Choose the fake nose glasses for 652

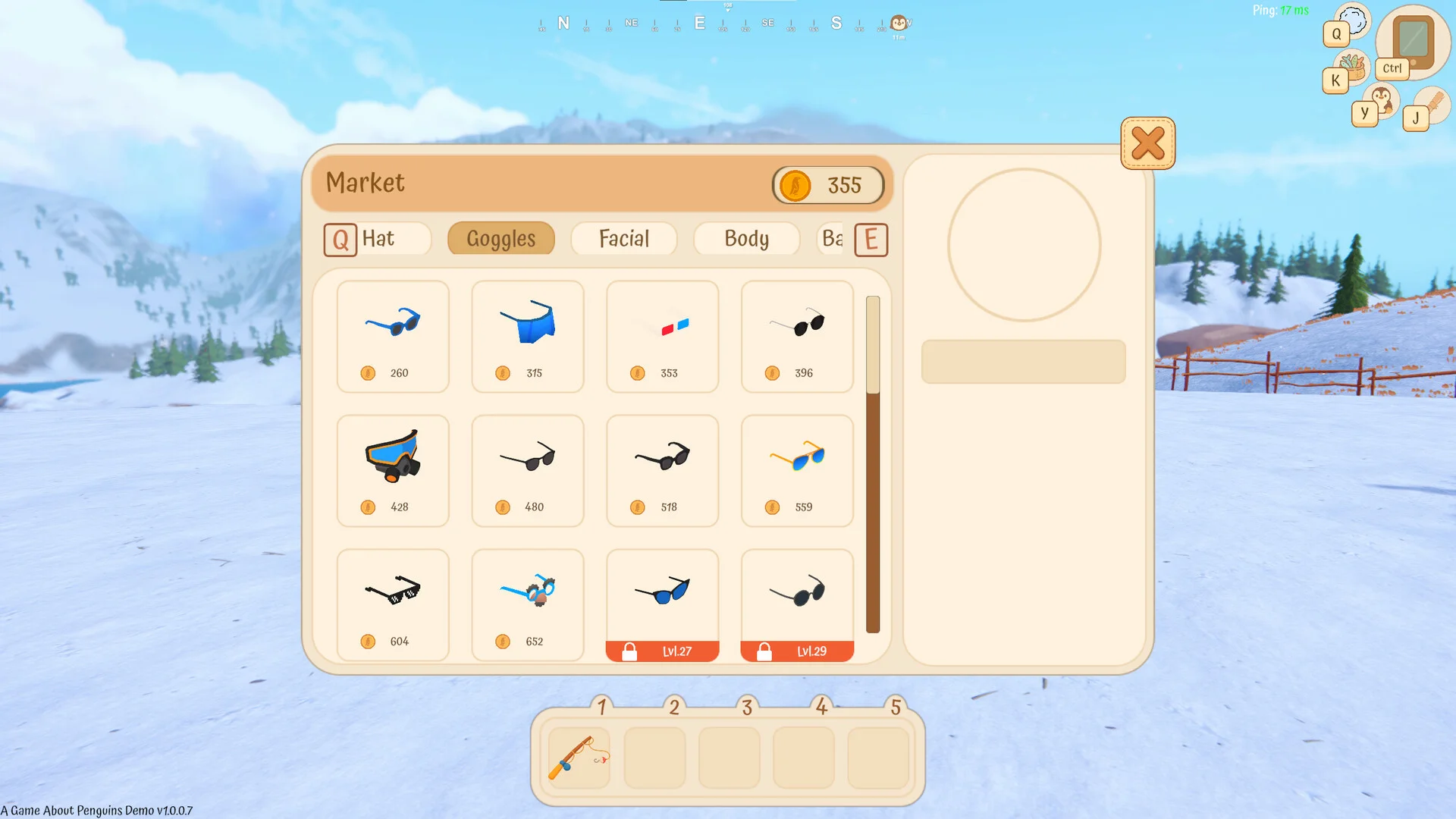point(528,604)
